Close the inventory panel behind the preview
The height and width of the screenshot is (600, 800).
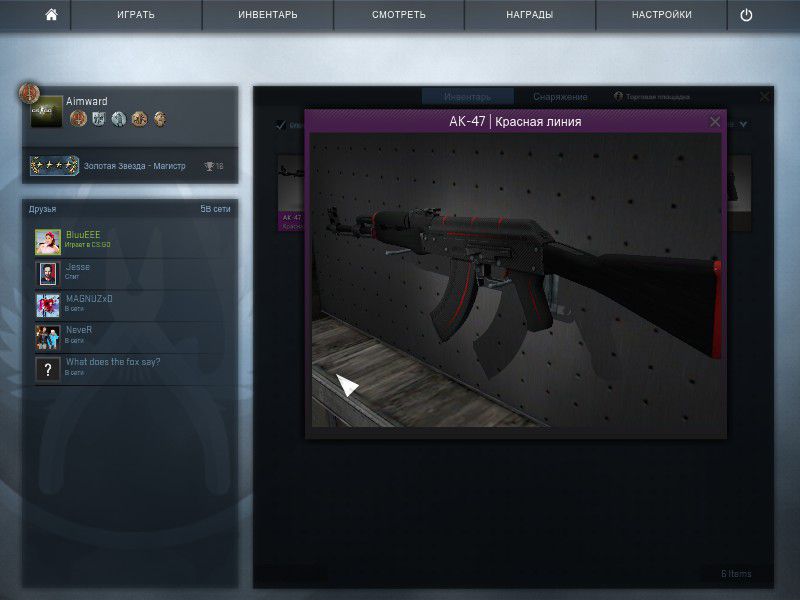(x=765, y=97)
